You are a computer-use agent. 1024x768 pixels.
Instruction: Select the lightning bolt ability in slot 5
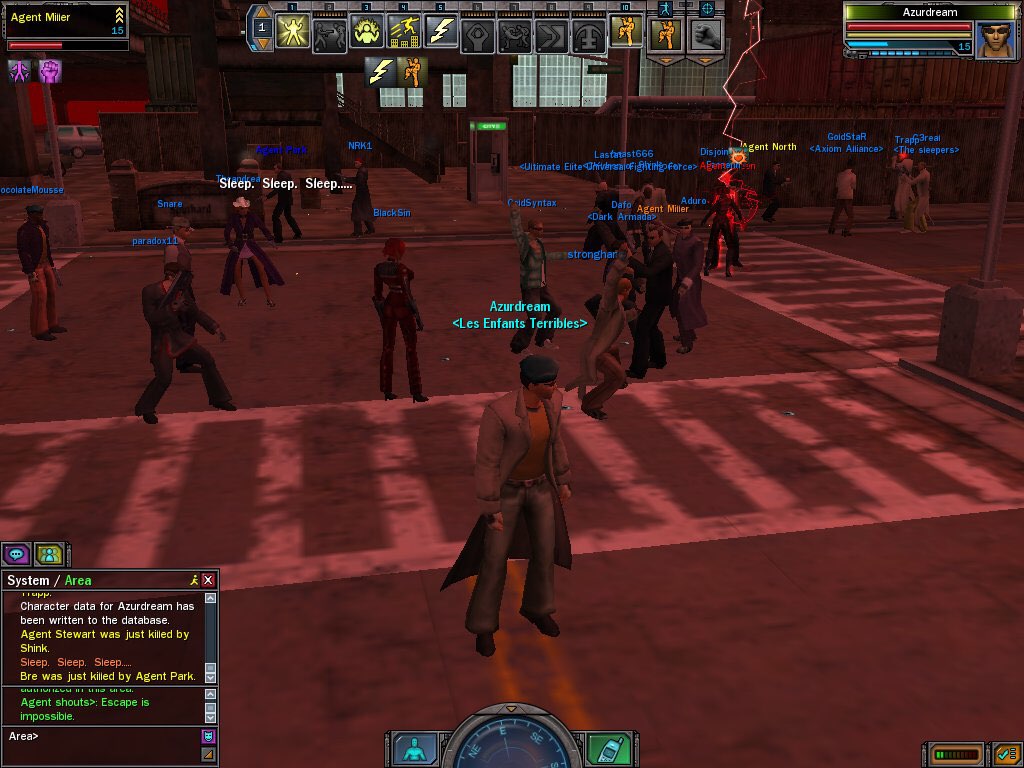coord(441,33)
